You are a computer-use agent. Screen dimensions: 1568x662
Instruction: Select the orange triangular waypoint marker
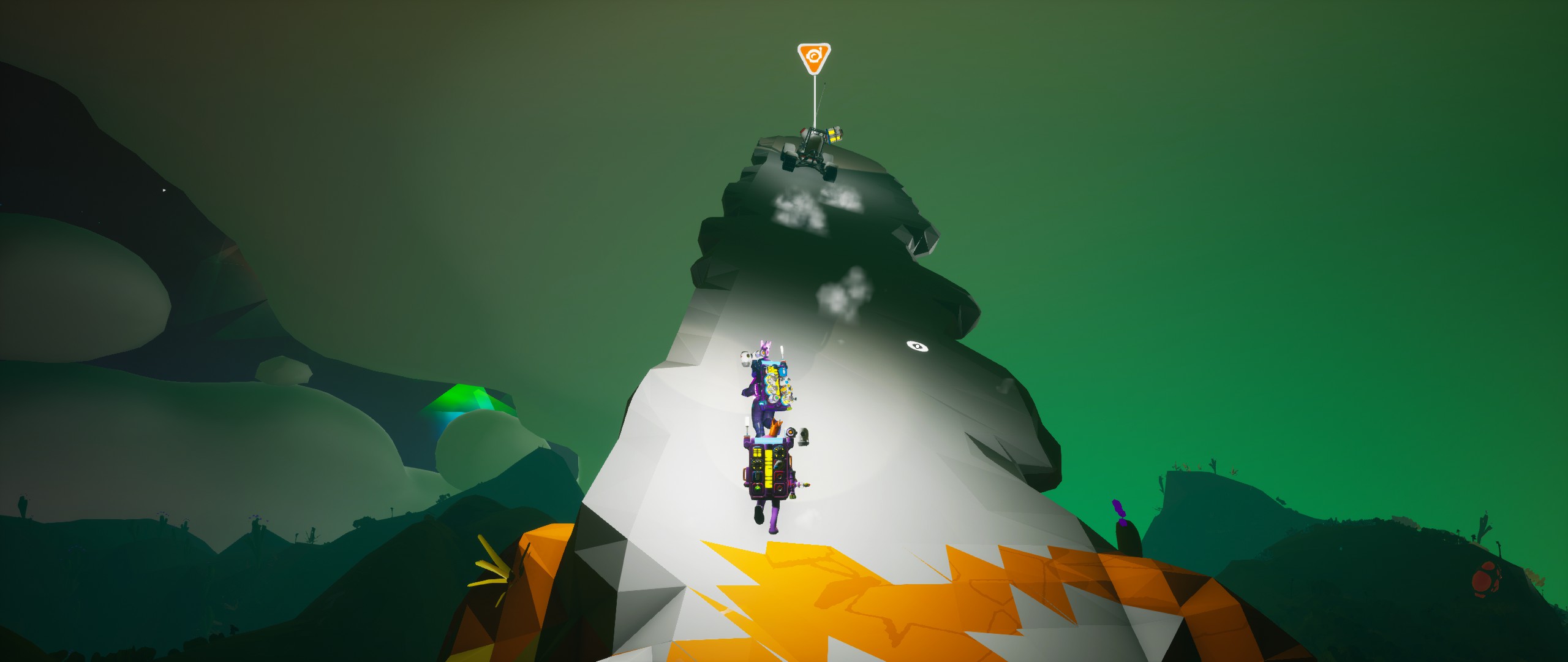[x=813, y=58]
